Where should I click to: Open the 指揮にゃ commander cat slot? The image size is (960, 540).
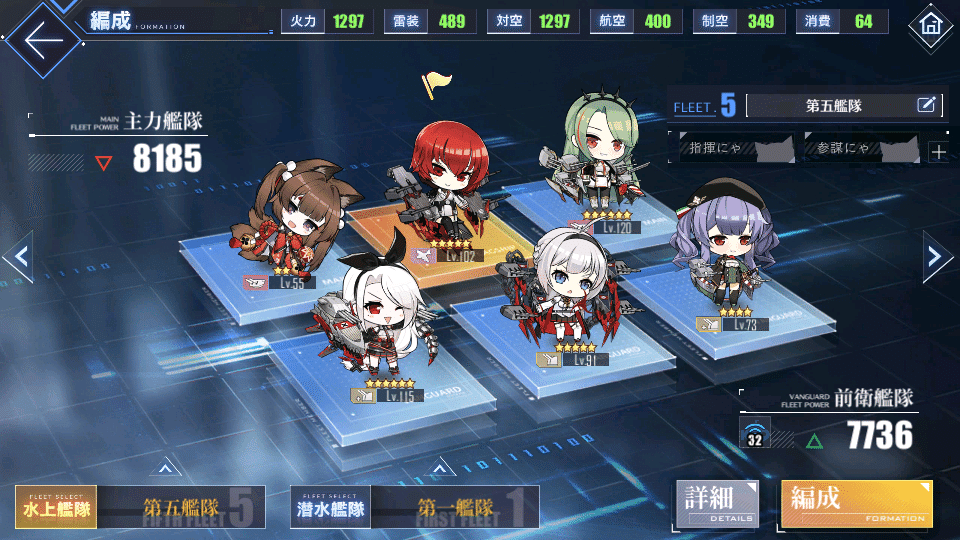point(730,150)
